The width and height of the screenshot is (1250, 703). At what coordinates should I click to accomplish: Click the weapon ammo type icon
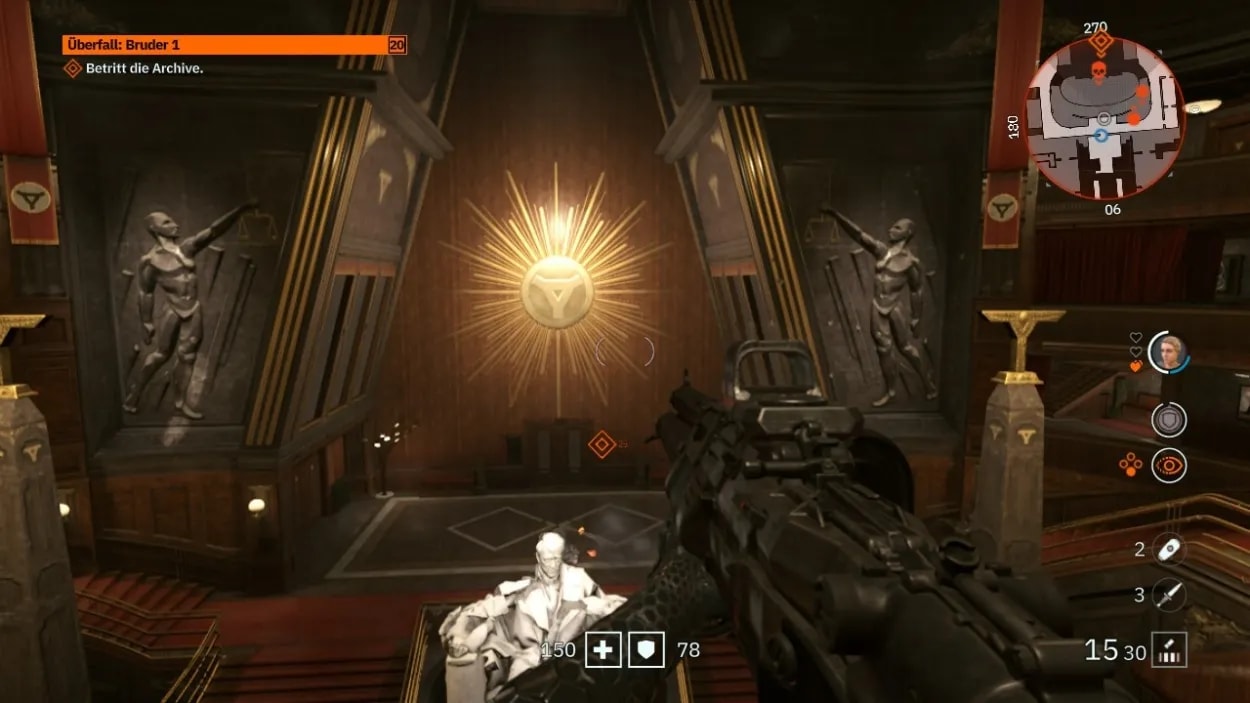[x=1167, y=650]
